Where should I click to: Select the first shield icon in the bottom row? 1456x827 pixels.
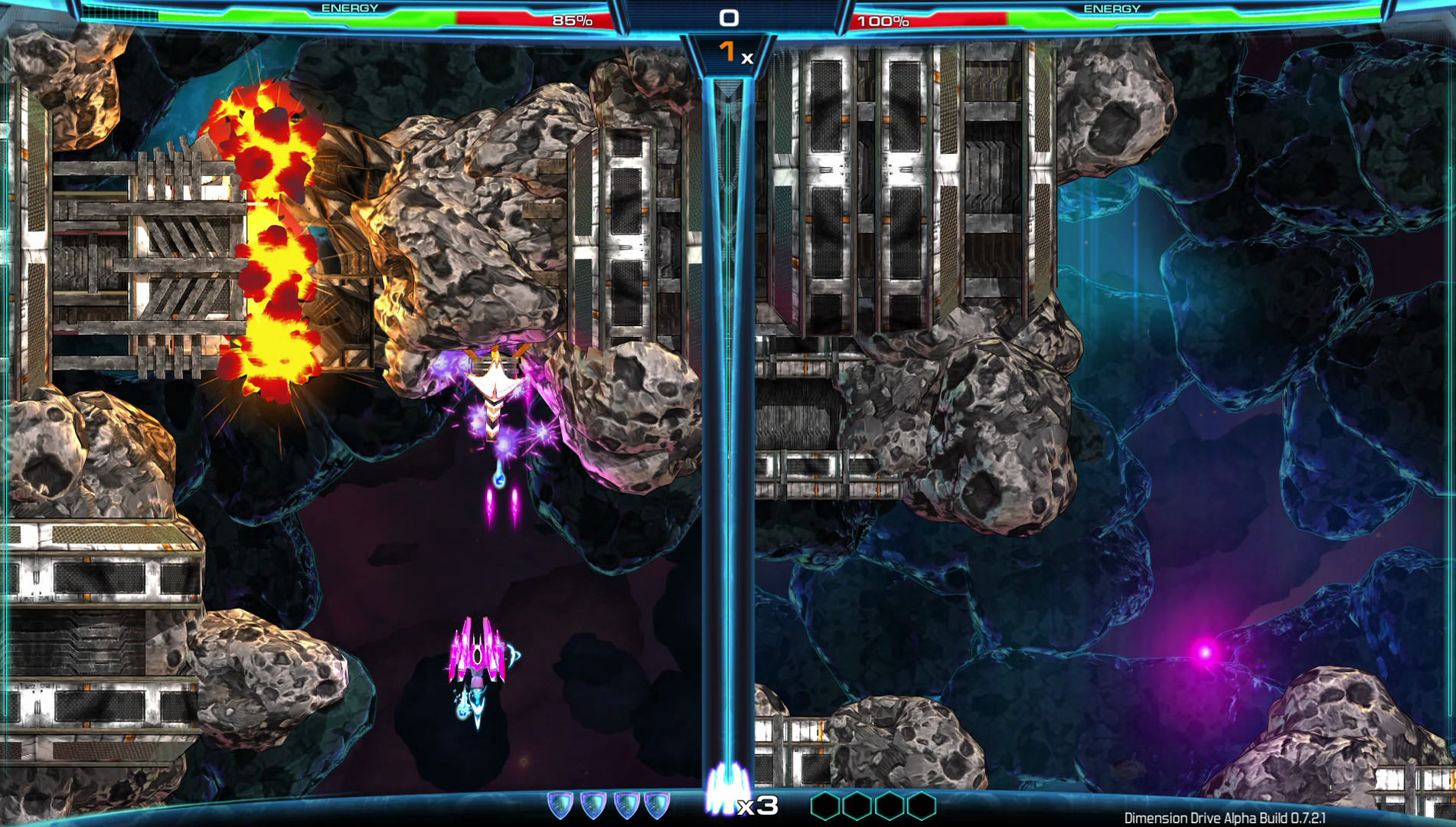pos(558,803)
